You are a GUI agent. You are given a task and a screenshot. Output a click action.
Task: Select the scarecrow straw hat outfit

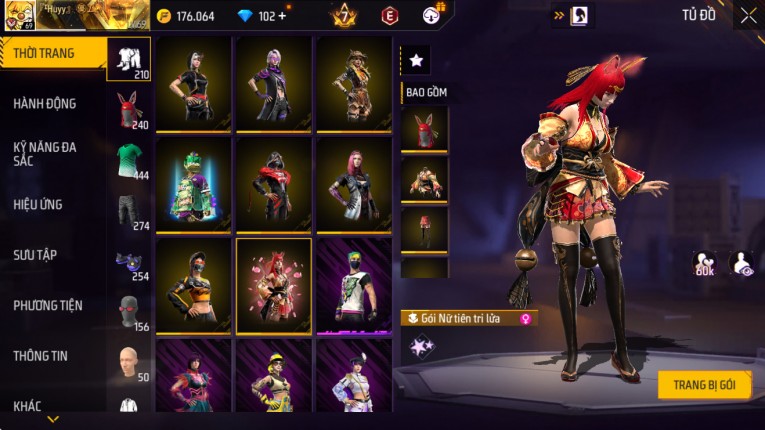point(354,84)
